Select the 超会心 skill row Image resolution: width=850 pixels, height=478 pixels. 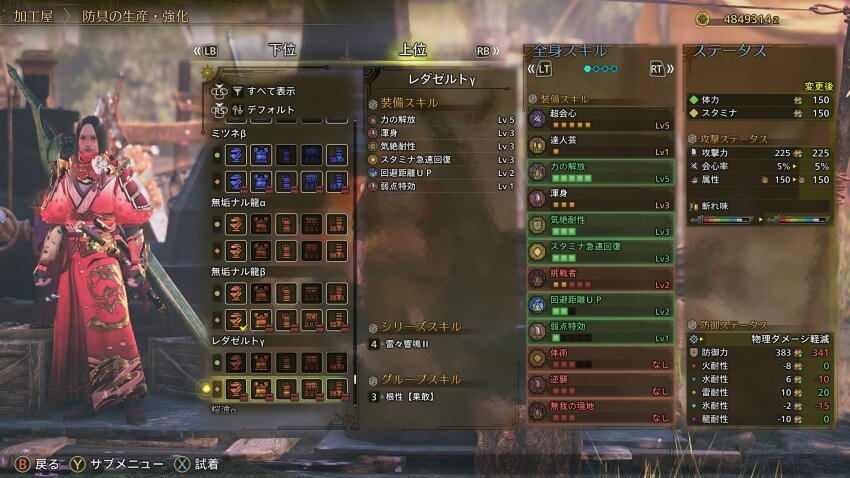[x=600, y=118]
